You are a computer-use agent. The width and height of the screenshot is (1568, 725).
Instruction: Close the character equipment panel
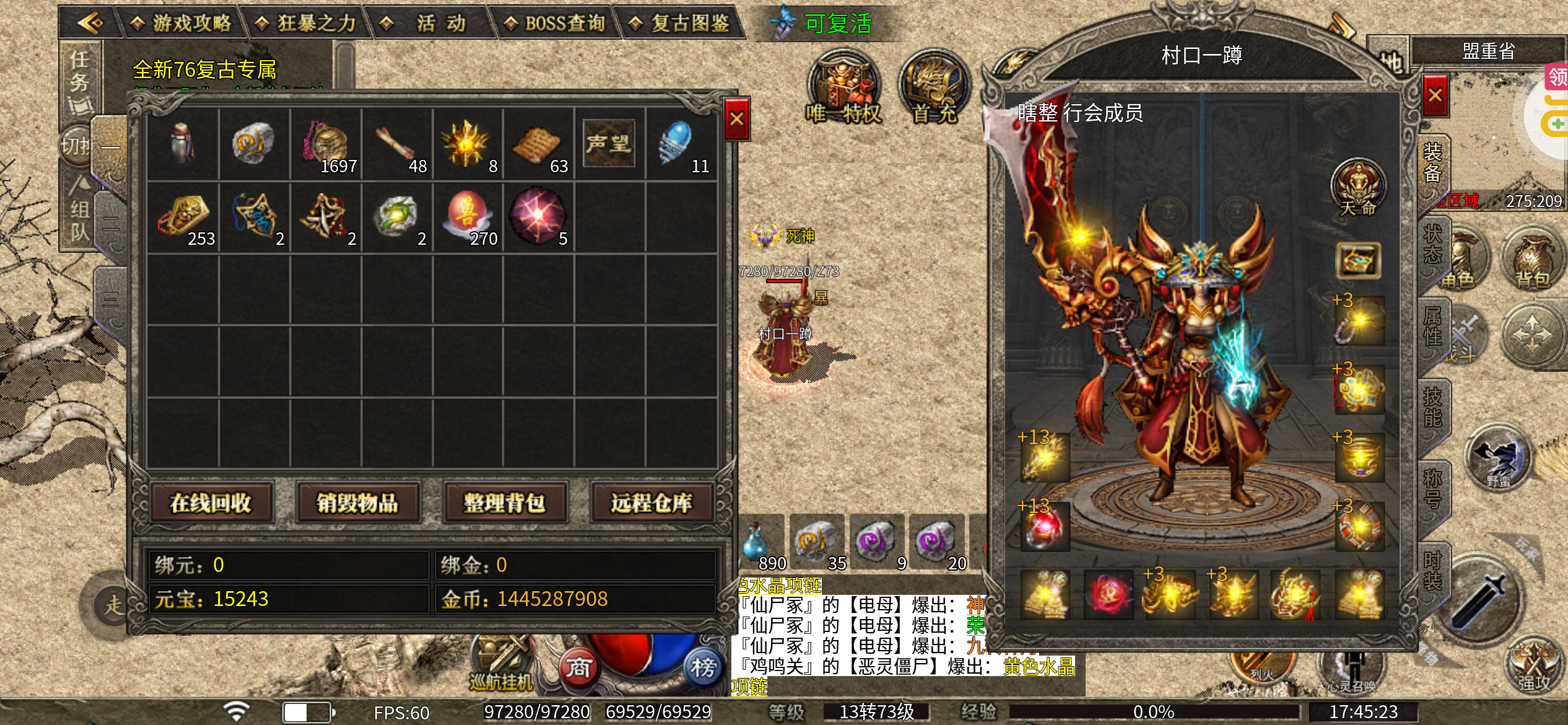pos(1435,95)
